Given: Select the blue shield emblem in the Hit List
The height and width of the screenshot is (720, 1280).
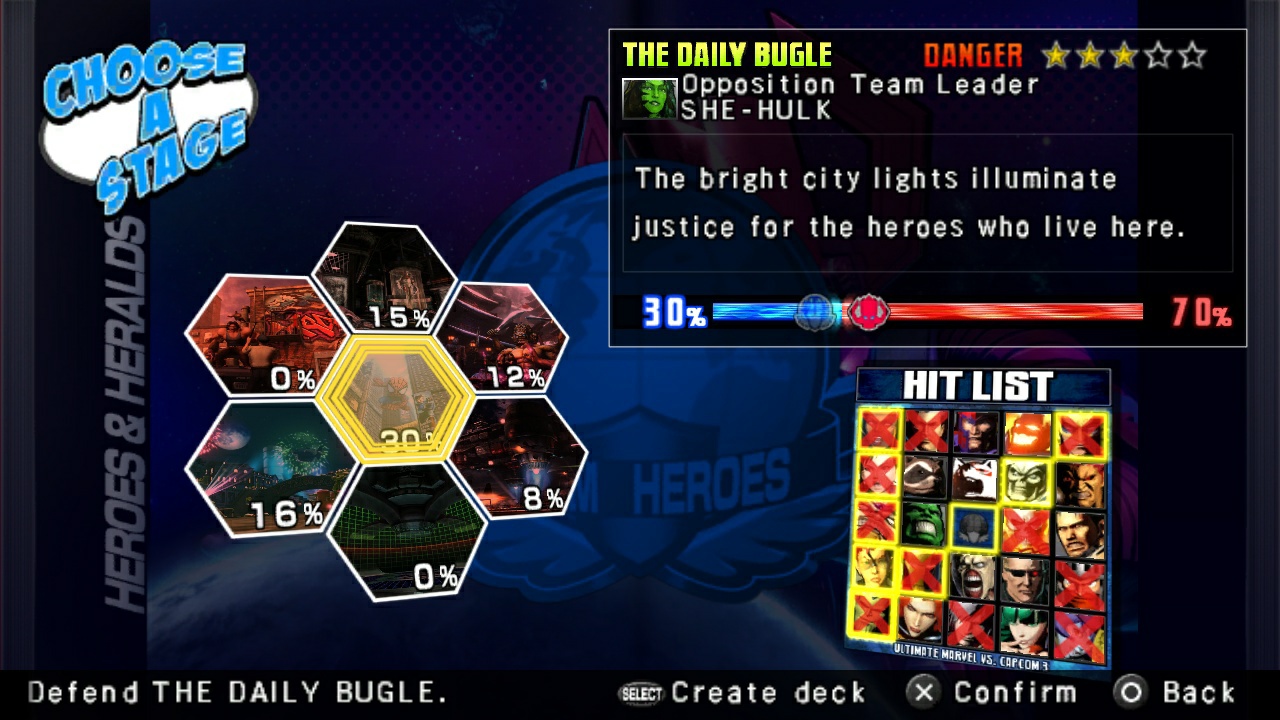Looking at the screenshot, I should coord(973,526).
